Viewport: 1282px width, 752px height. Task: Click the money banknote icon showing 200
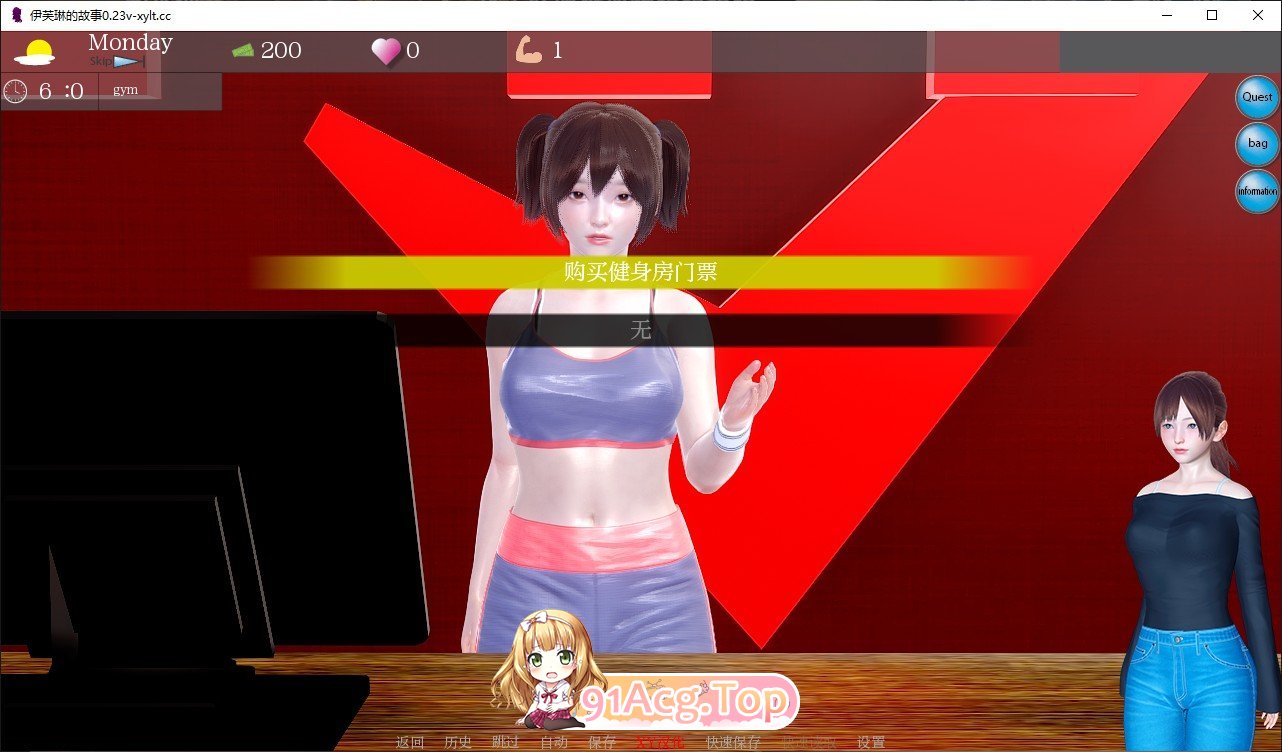(x=241, y=49)
